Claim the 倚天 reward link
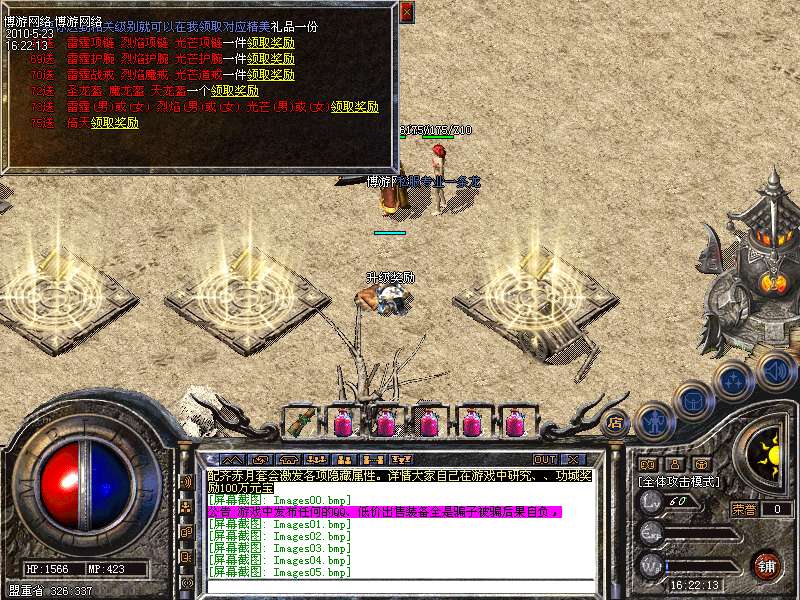 [x=114, y=122]
